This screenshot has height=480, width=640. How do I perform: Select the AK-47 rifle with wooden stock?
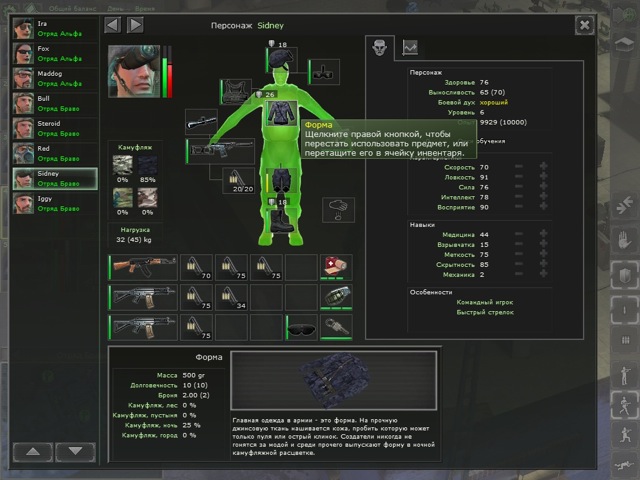click(x=142, y=268)
